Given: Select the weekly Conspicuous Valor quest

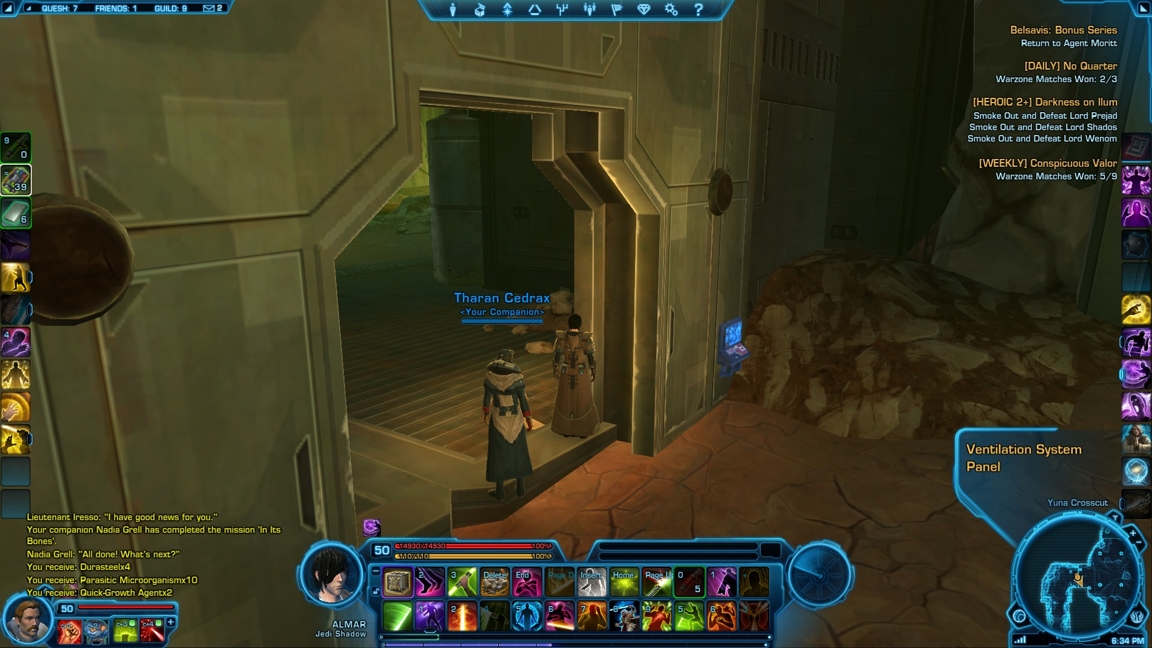Looking at the screenshot, I should tap(1047, 164).
